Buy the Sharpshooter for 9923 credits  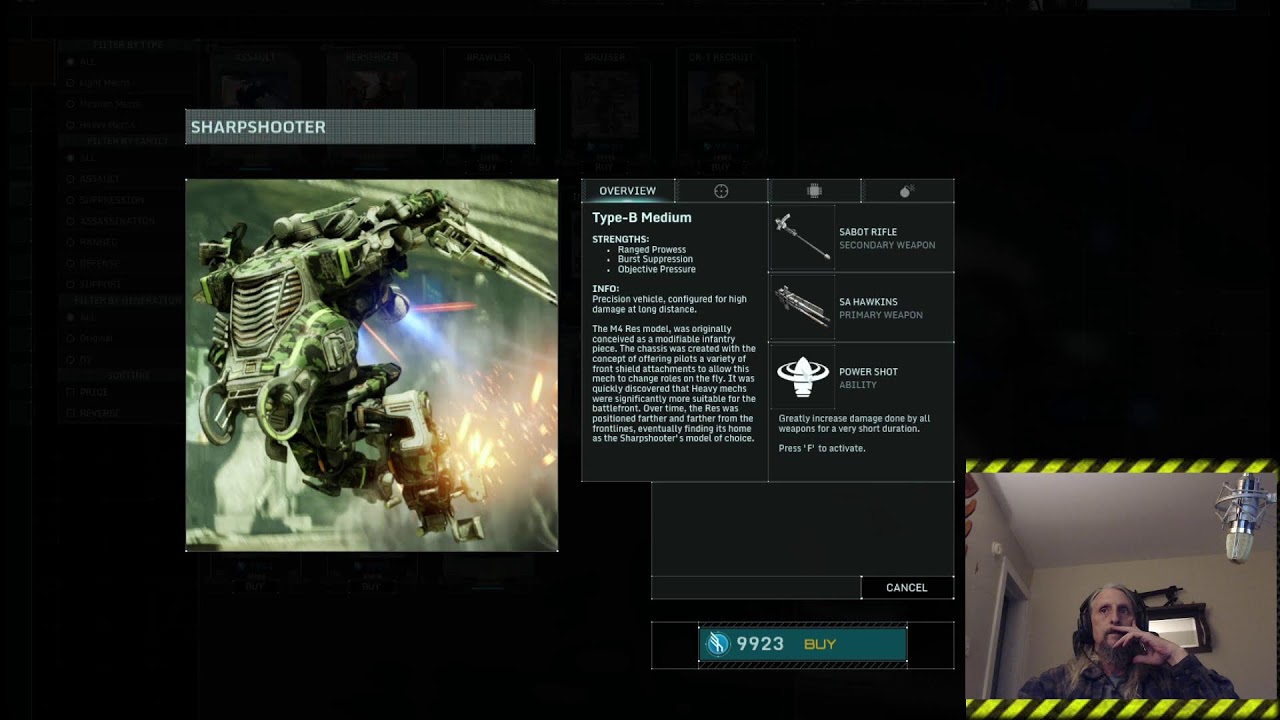pyautogui.click(x=802, y=644)
